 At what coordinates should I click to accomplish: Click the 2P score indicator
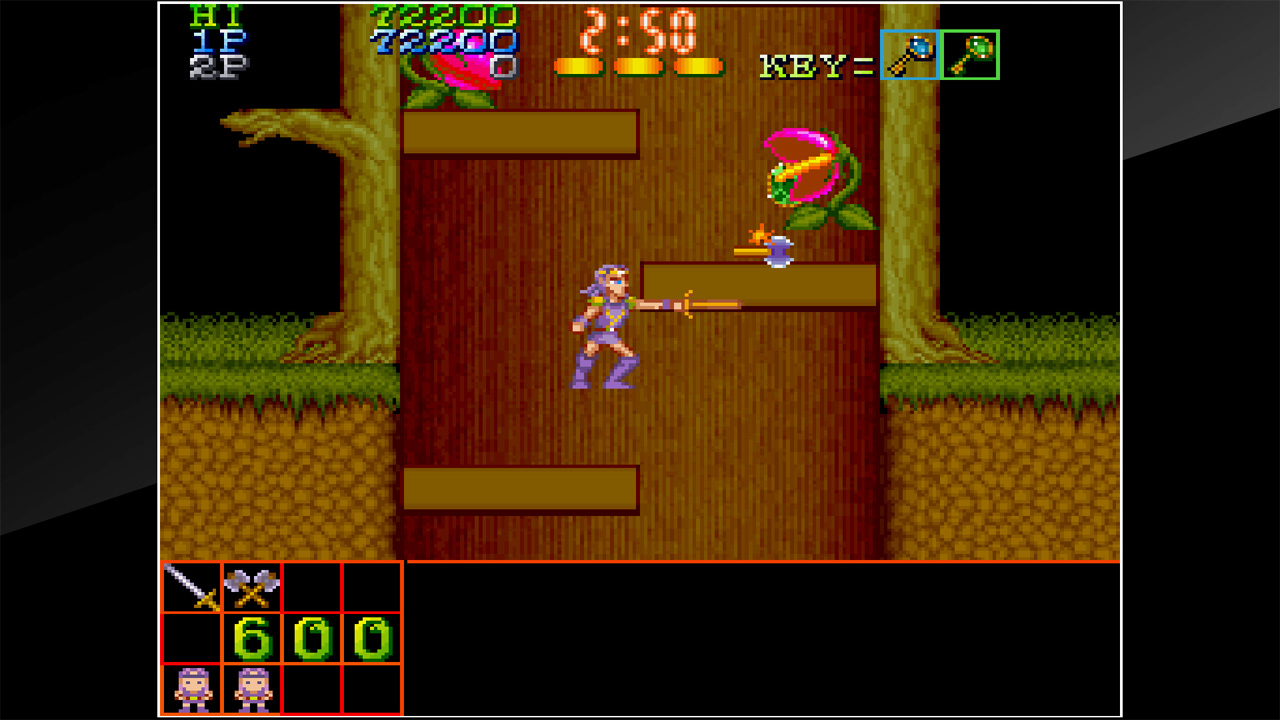pos(222,64)
